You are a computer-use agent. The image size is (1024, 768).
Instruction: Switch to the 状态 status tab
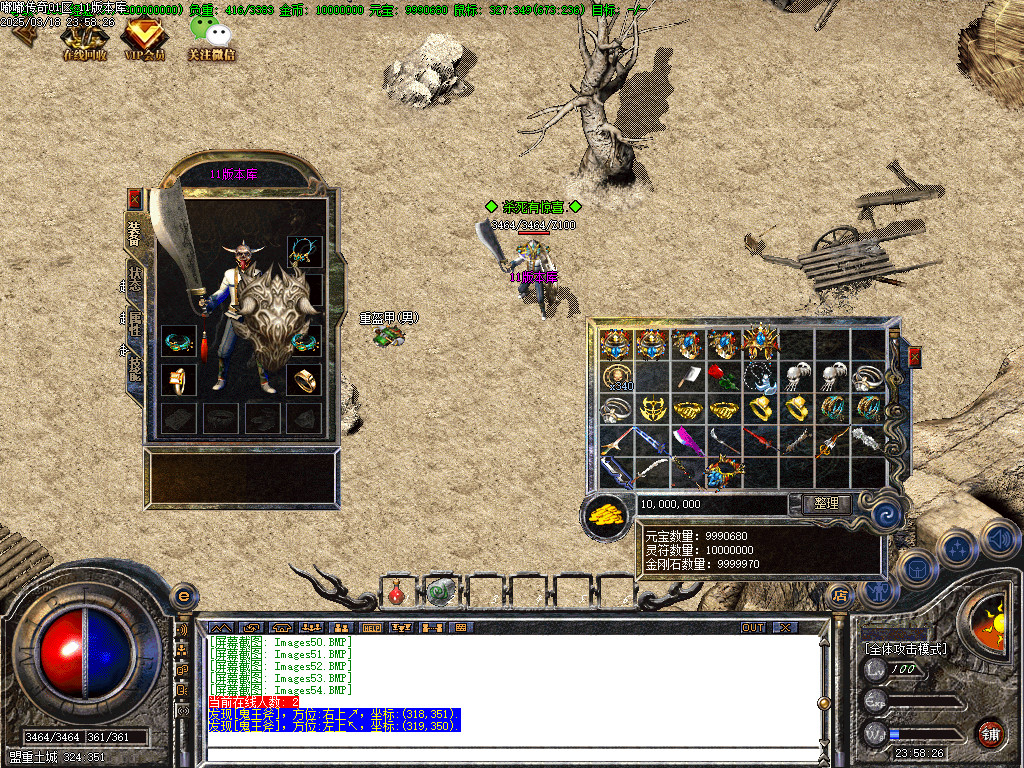pyautogui.click(x=134, y=279)
